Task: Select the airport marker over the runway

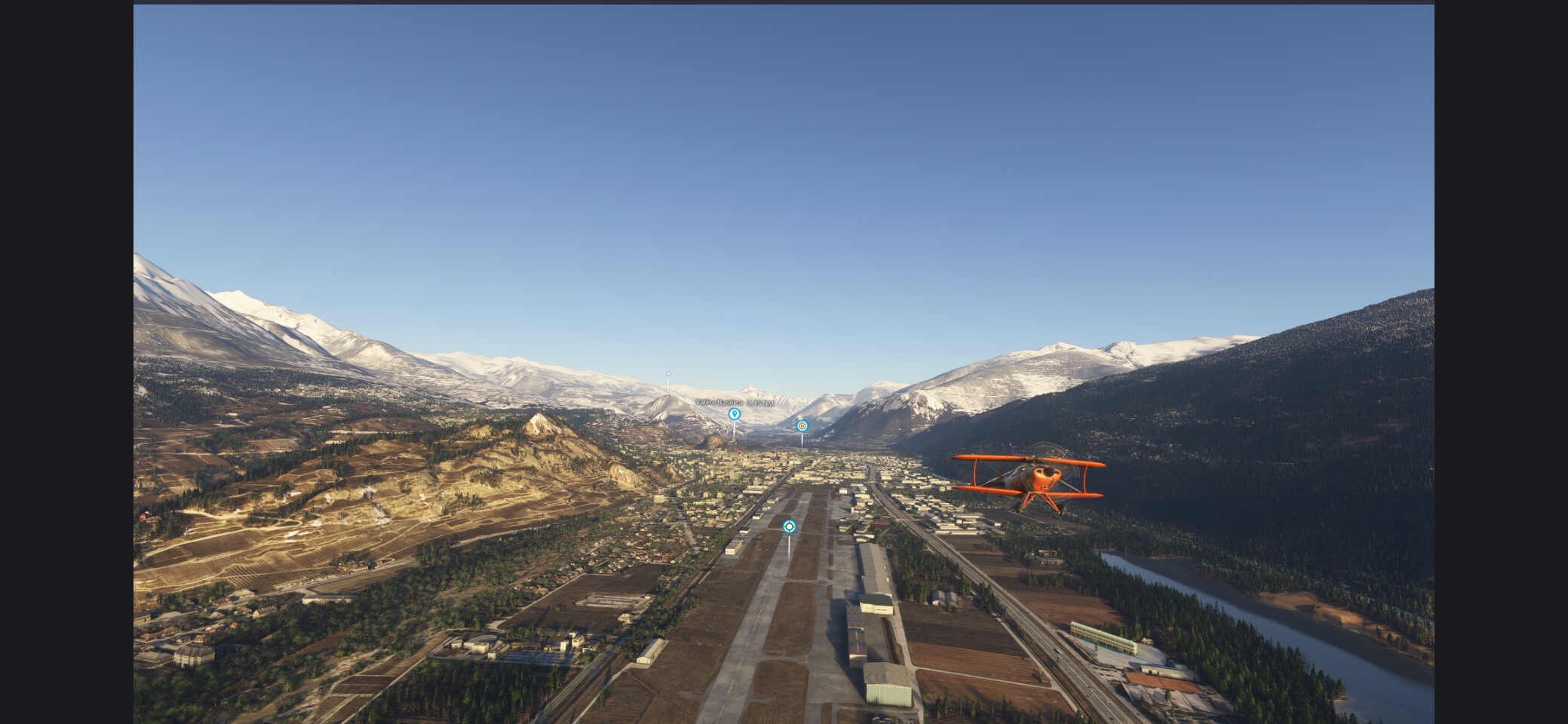Action: point(789,526)
